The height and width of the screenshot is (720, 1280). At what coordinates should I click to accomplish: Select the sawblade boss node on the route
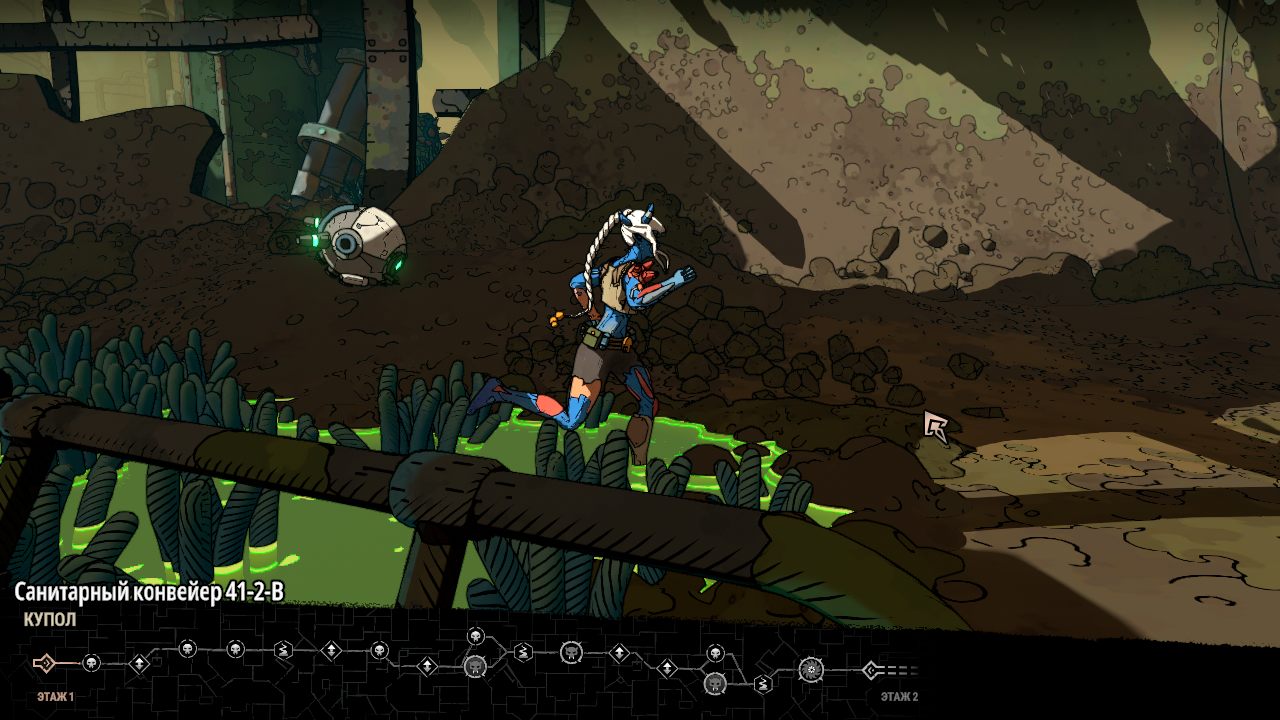[x=810, y=669]
